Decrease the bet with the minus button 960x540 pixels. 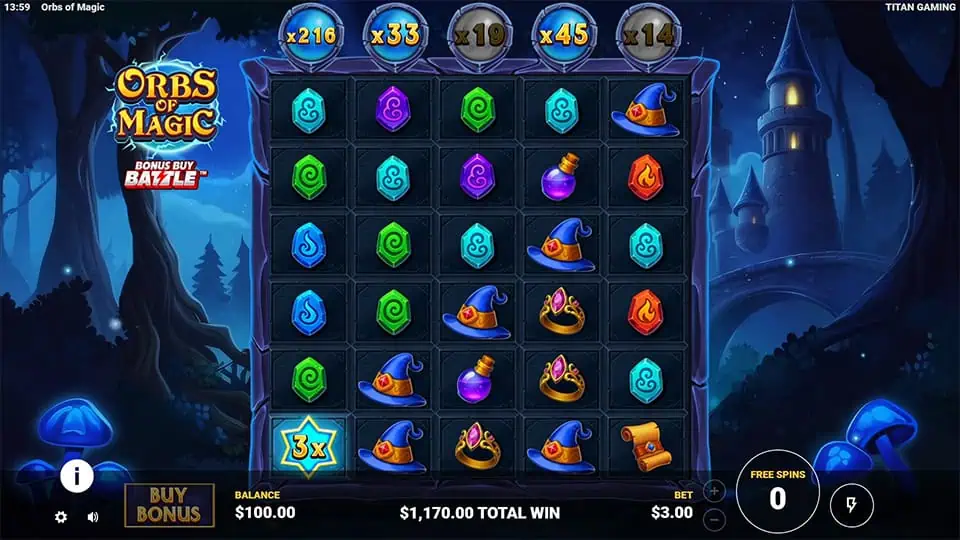coord(714,519)
